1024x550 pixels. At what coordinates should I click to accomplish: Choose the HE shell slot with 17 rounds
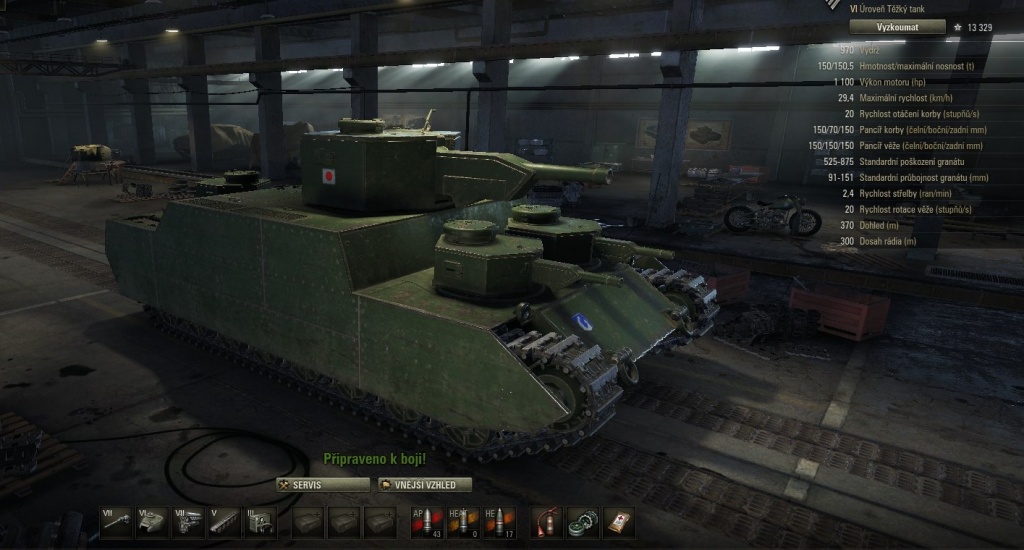pos(498,521)
